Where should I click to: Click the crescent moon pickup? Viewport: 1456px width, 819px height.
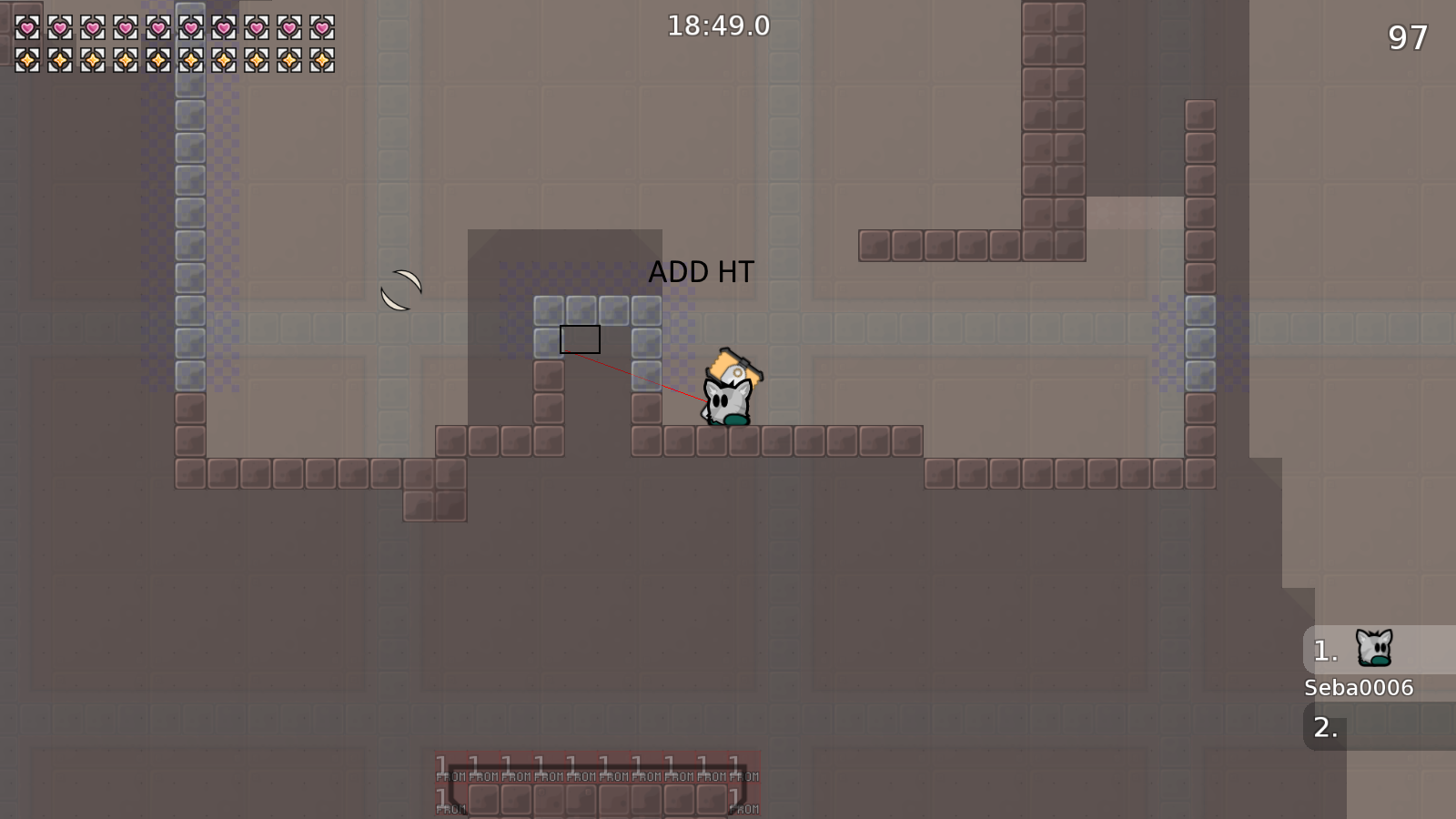click(x=401, y=289)
